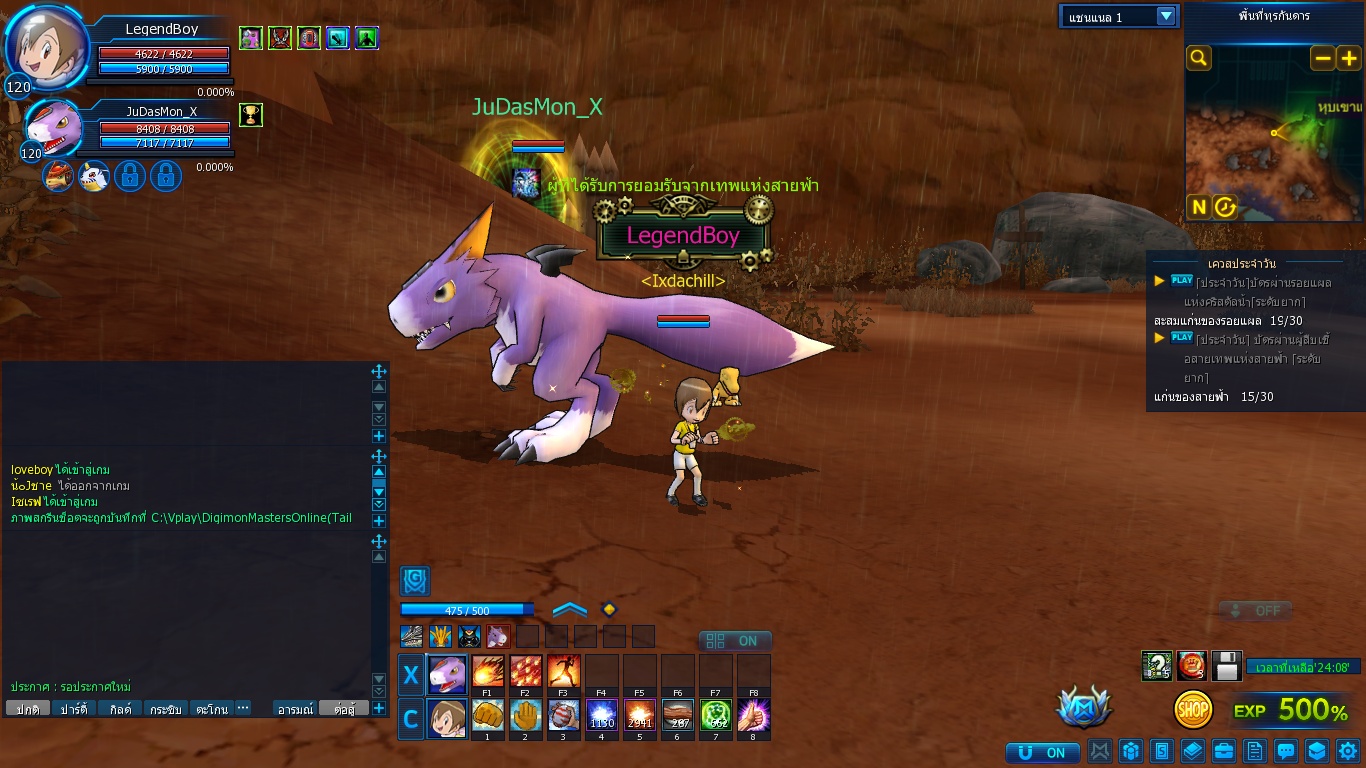The image size is (1366, 768).
Task: Click the floppy disk save icon
Action: click(1227, 665)
